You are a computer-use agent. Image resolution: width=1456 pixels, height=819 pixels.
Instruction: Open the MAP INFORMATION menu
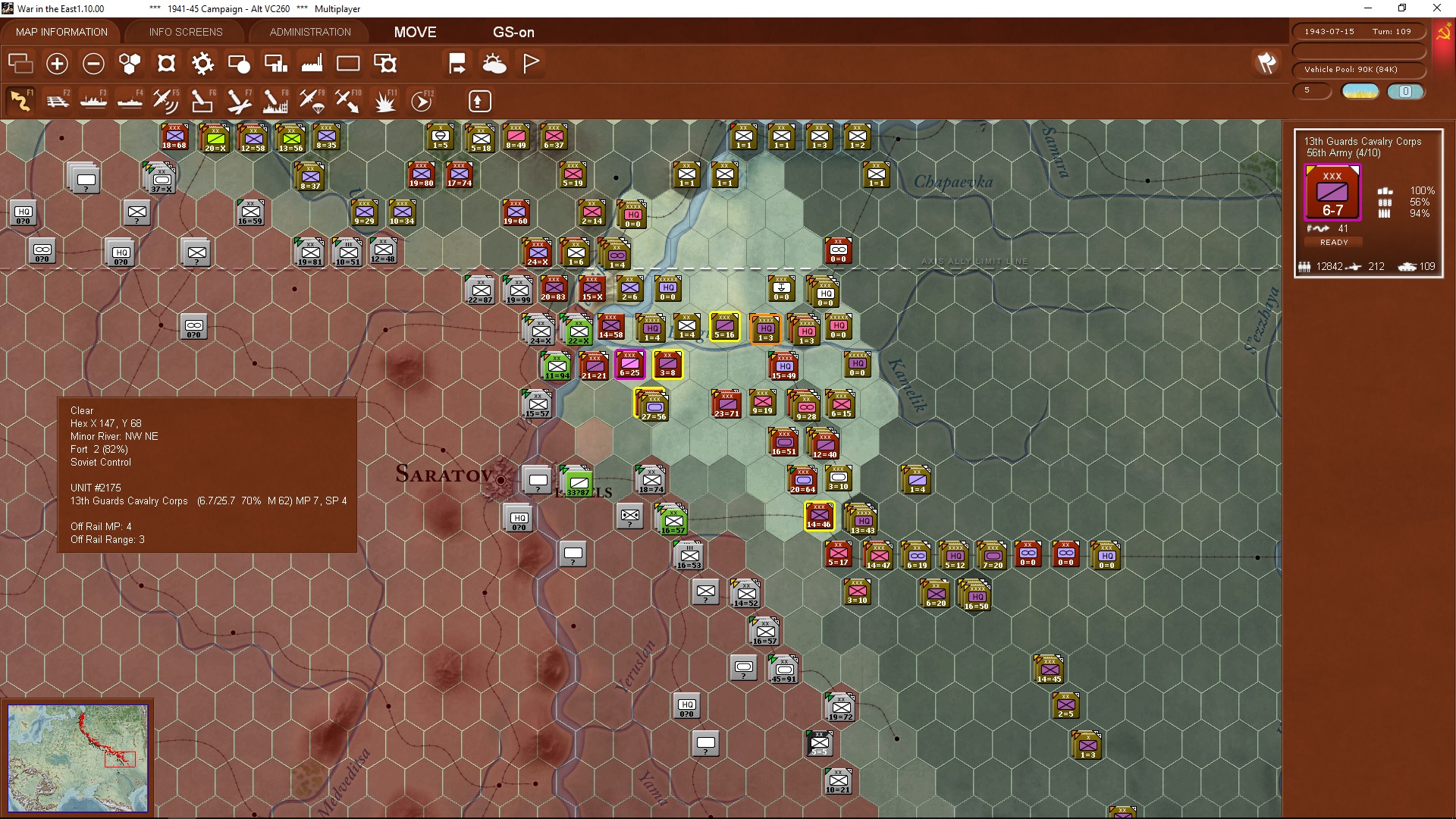click(61, 32)
